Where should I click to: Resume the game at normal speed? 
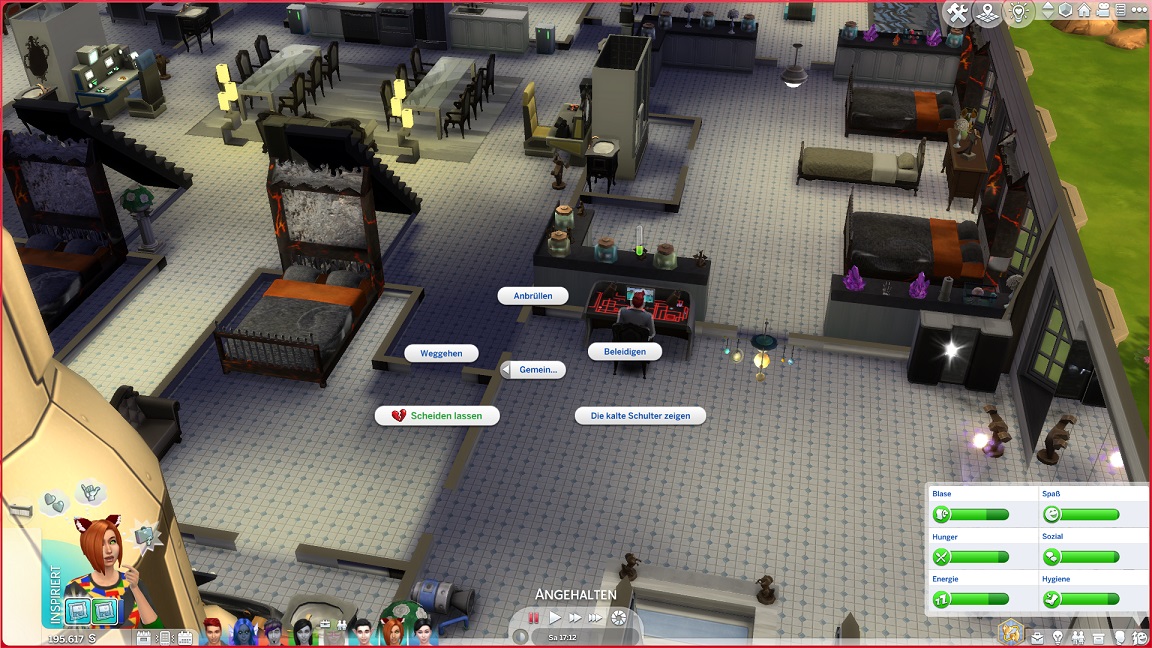pos(555,618)
